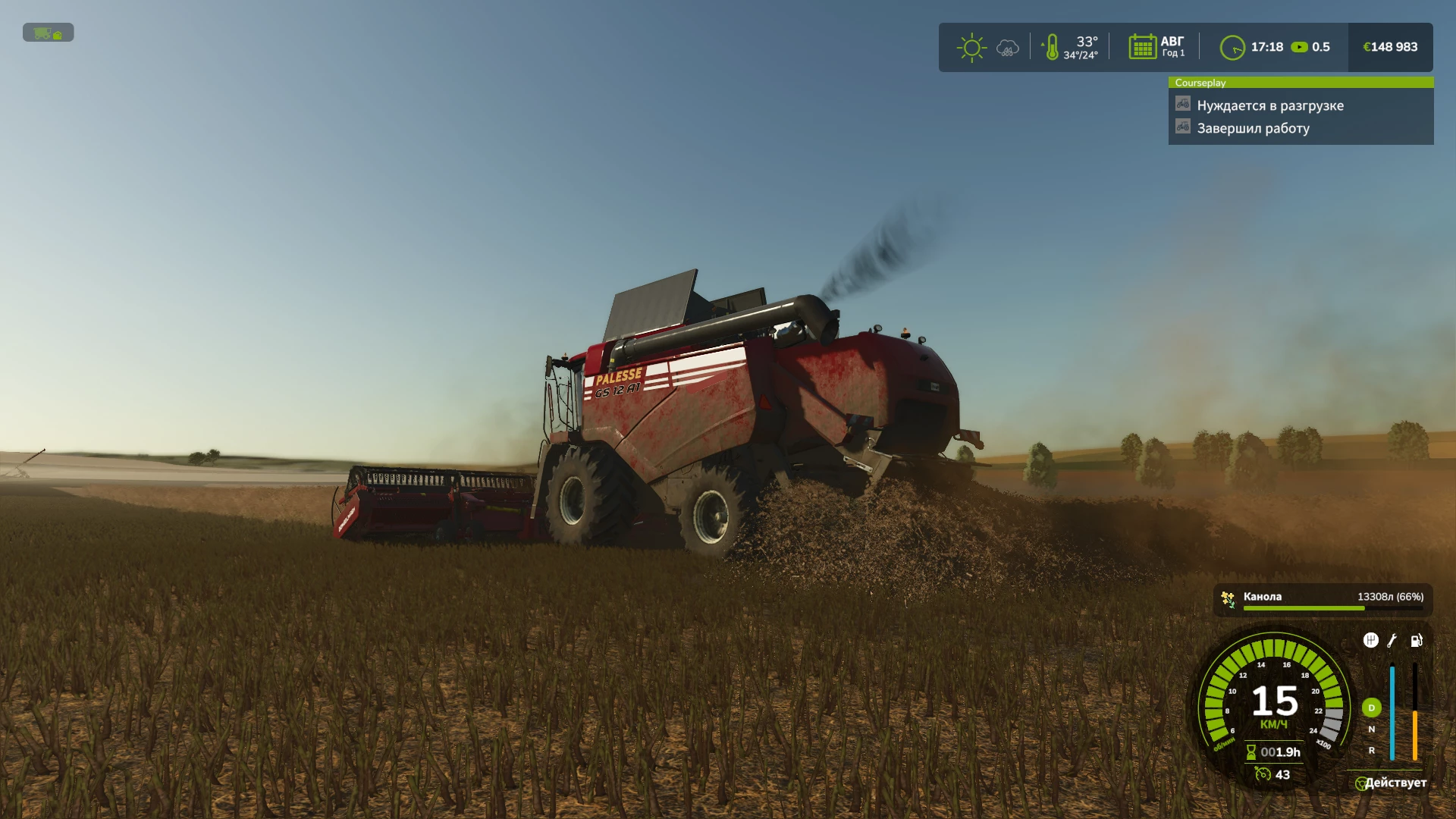
Task: Click the steering wheel AI status "Действует"
Action: point(1391,783)
